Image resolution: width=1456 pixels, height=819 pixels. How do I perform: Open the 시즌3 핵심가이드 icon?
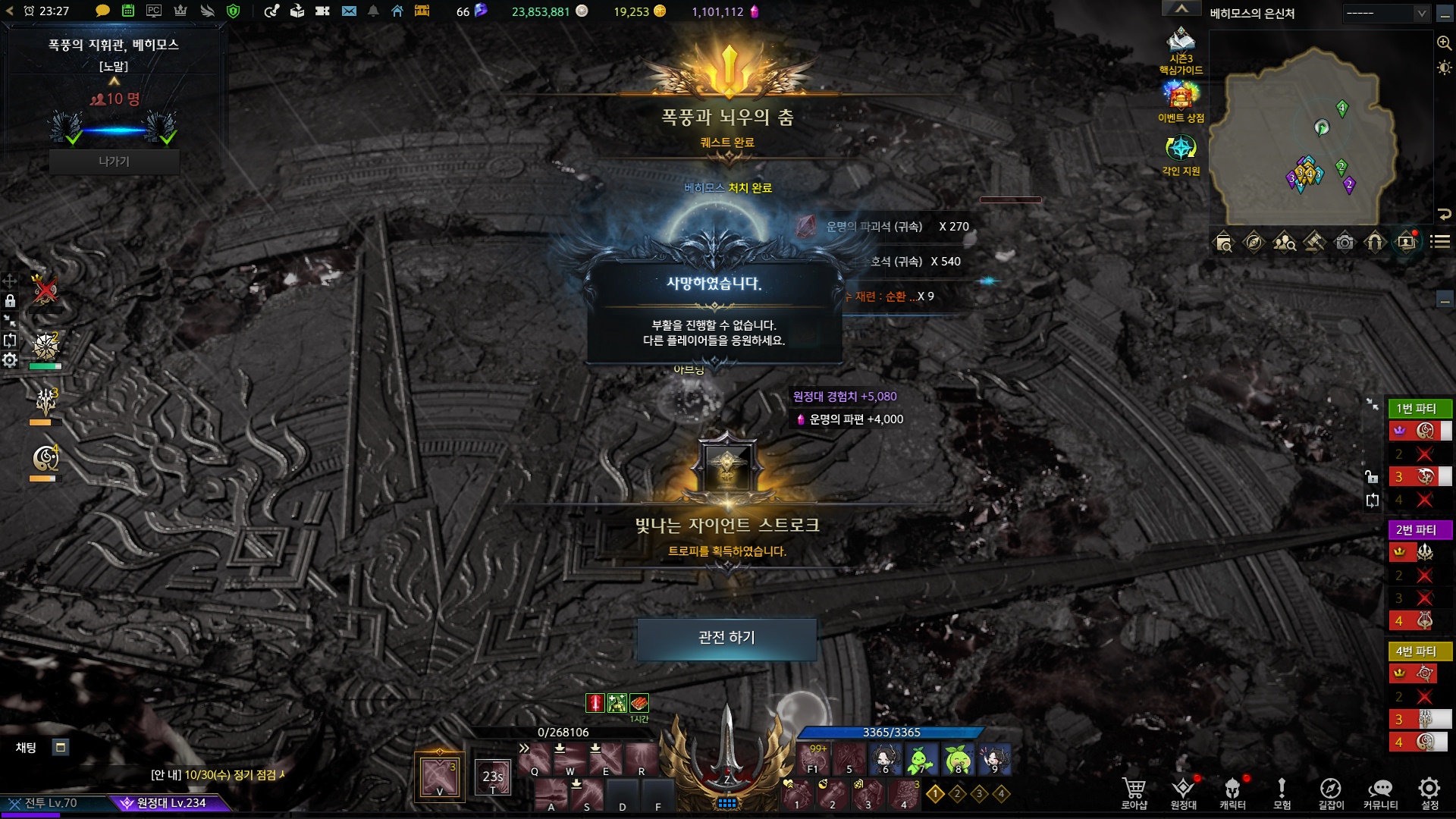(1181, 50)
